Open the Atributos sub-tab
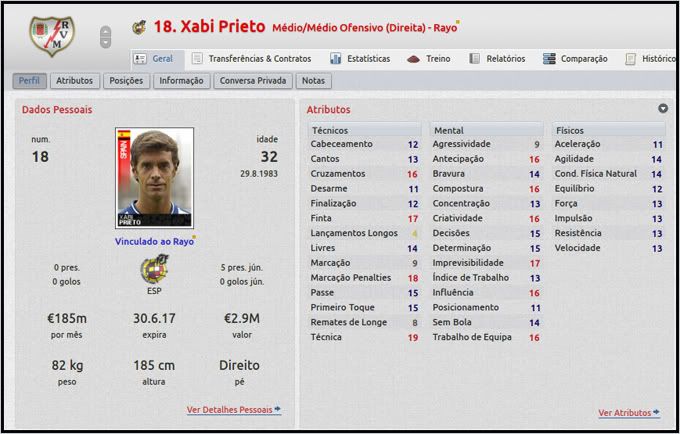The height and width of the screenshot is (434, 680). tap(75, 81)
